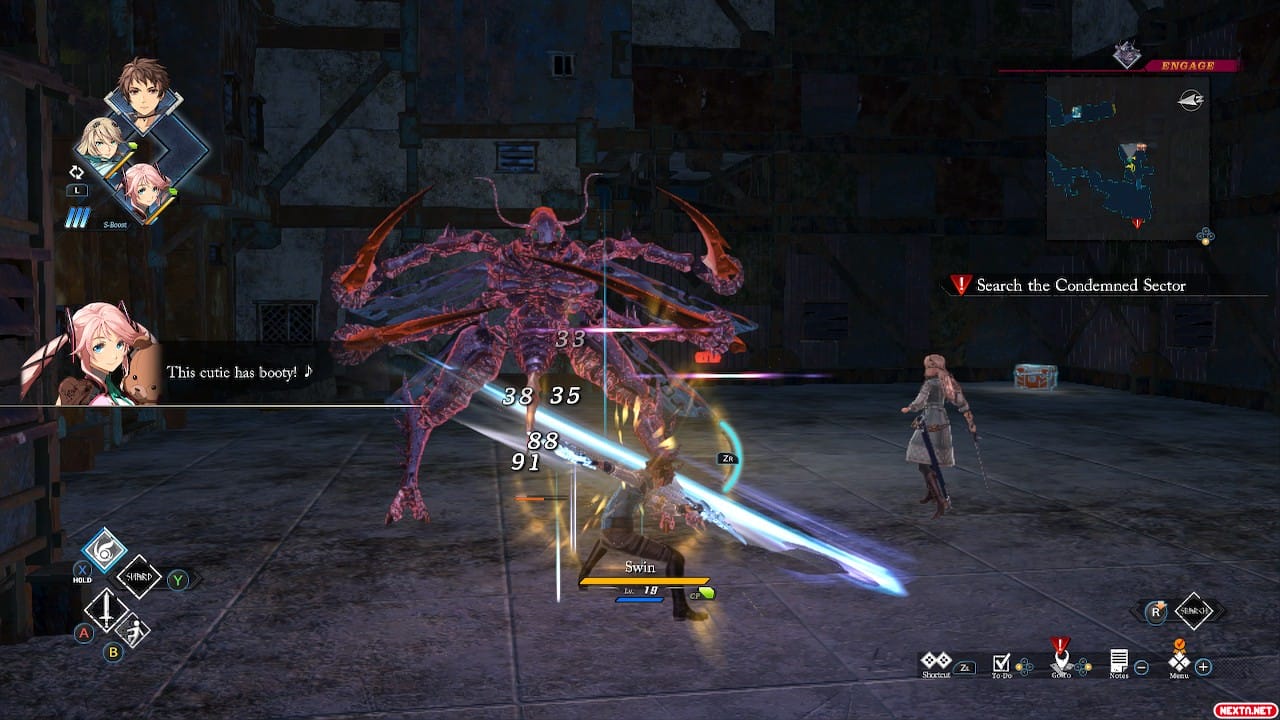Image resolution: width=1280 pixels, height=720 pixels.
Task: Open the main Menu
Action: (x=1180, y=662)
